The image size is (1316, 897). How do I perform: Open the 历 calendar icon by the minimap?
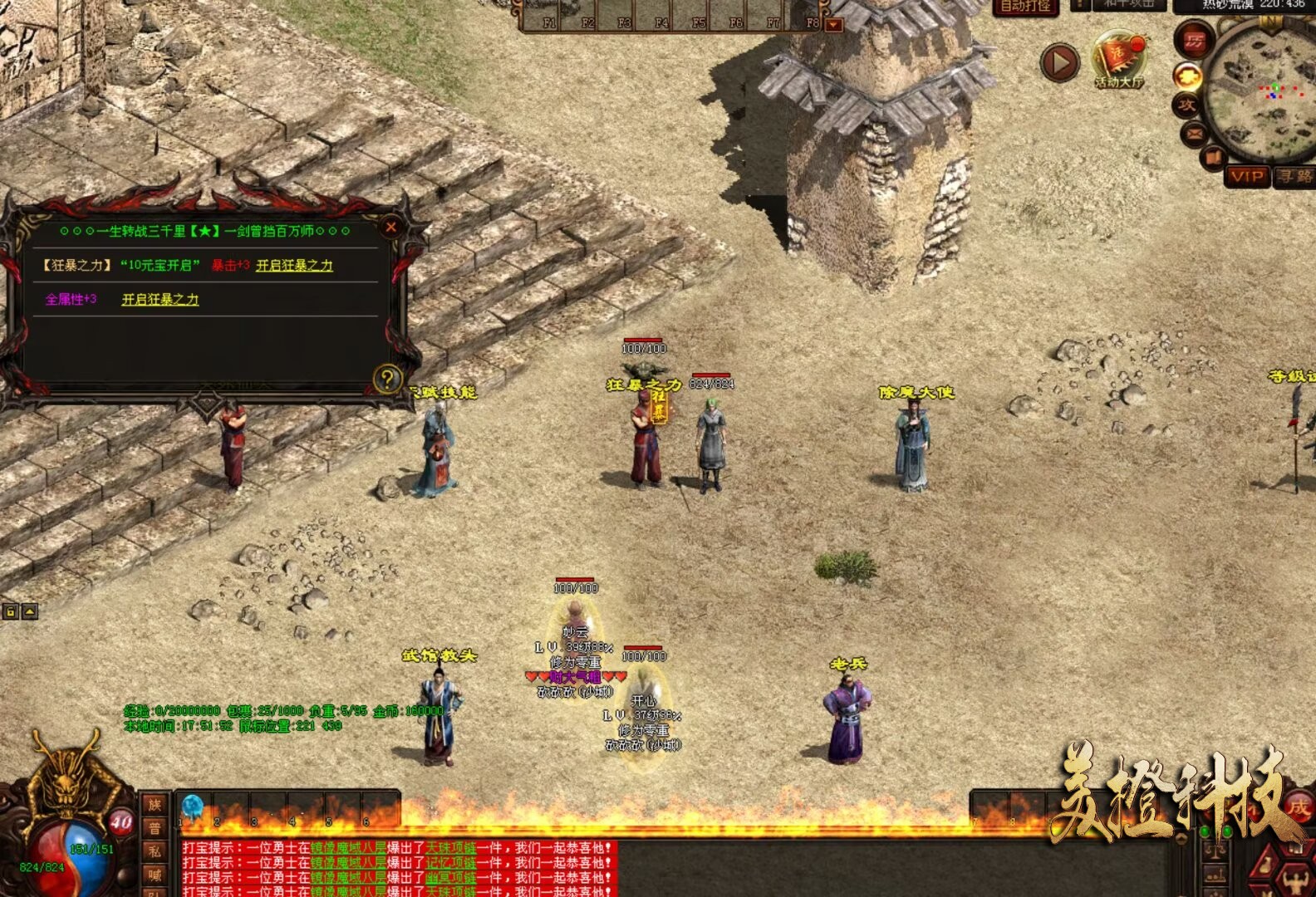tap(1193, 40)
